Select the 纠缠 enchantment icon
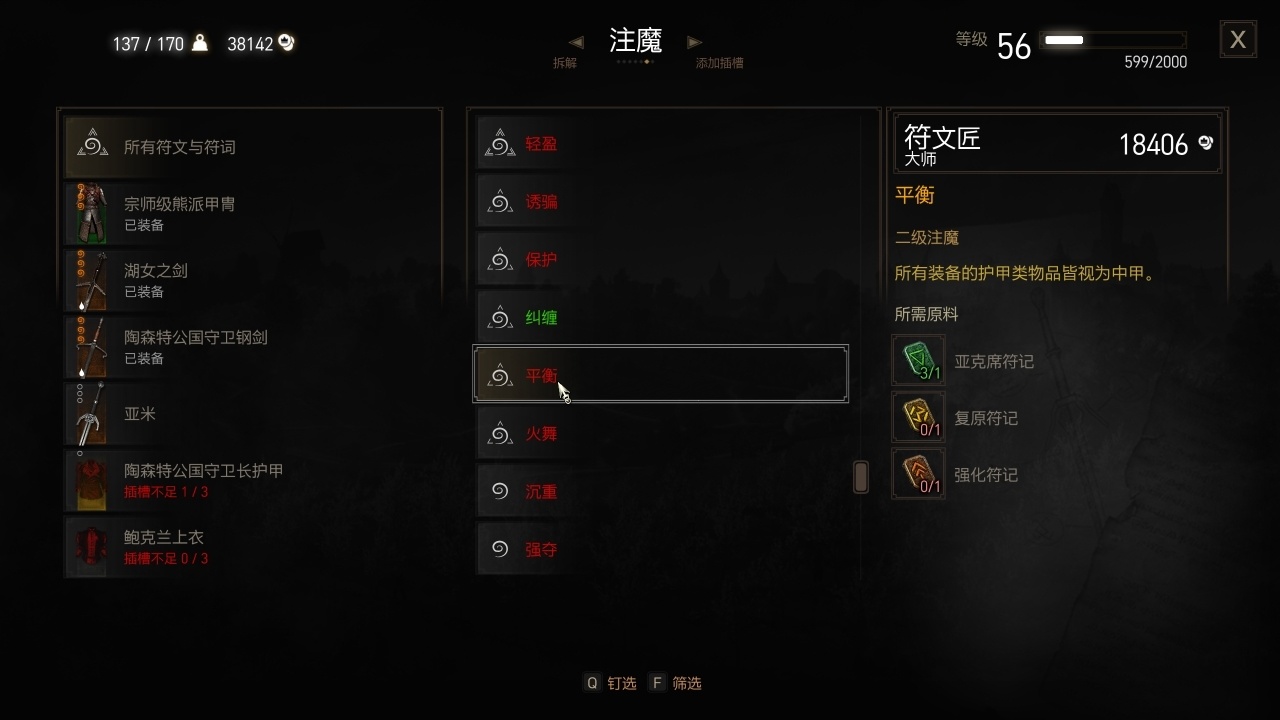The height and width of the screenshot is (720, 1280). click(499, 317)
